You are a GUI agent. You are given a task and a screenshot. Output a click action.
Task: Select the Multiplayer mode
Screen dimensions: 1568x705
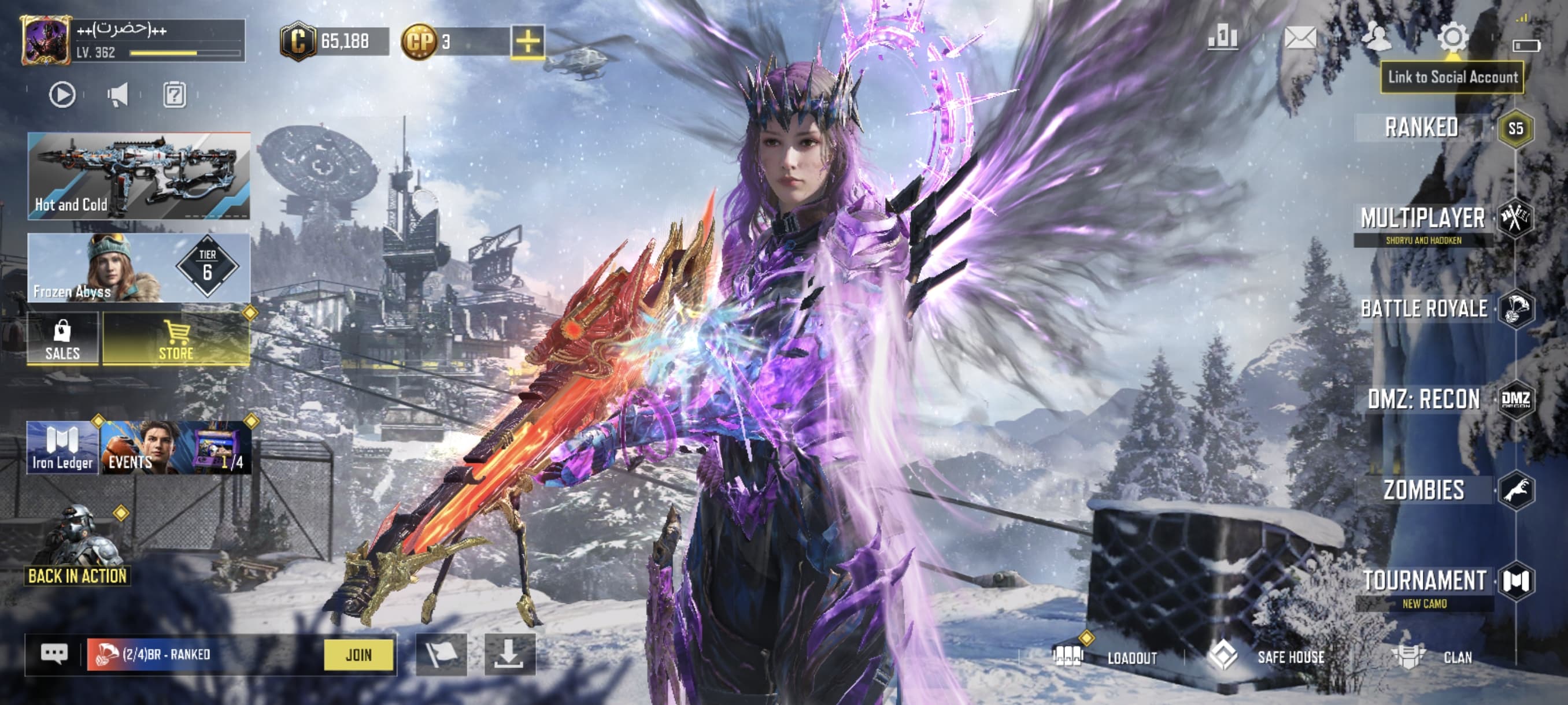(x=1423, y=219)
